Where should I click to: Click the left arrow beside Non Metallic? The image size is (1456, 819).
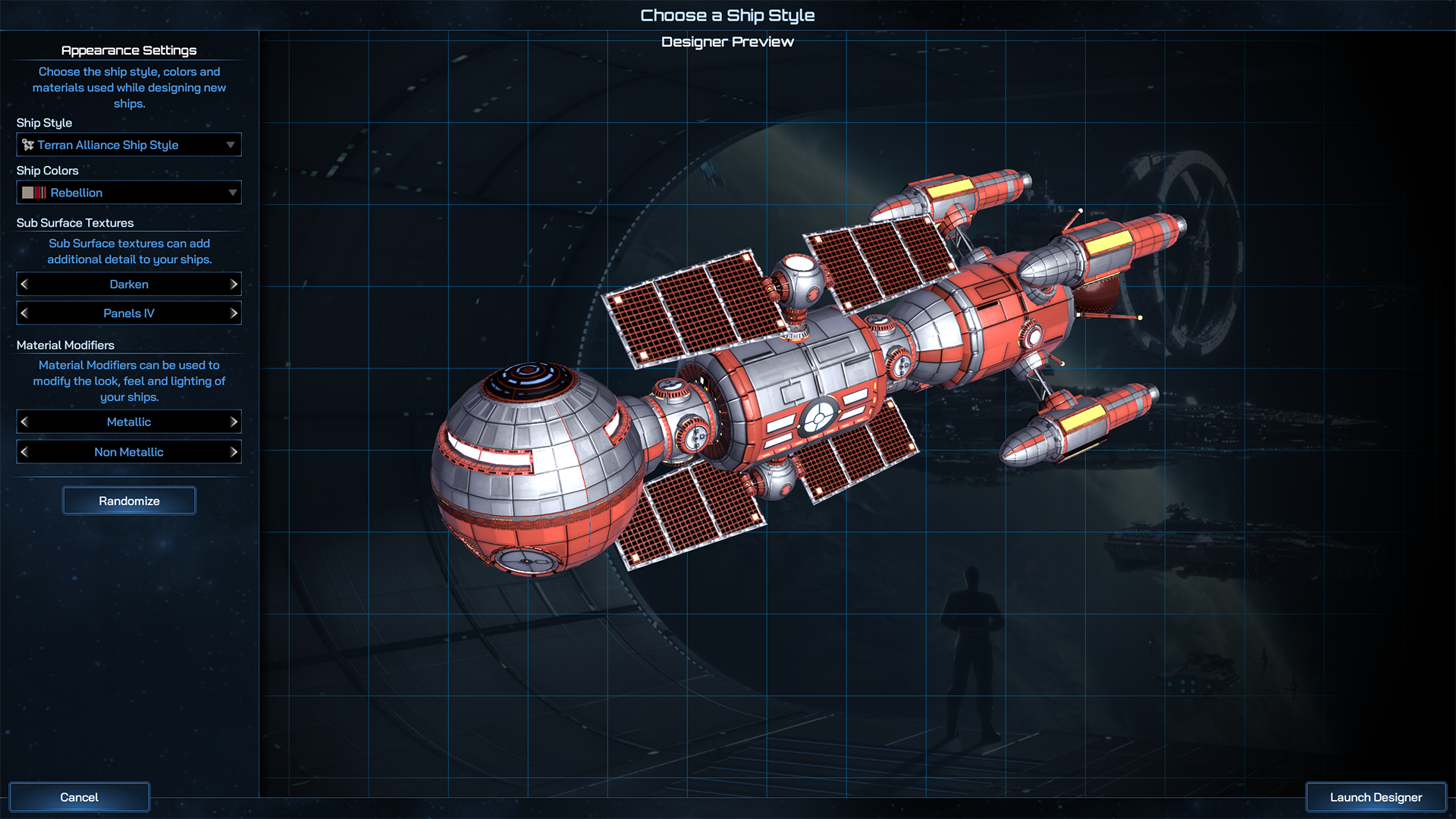(24, 451)
